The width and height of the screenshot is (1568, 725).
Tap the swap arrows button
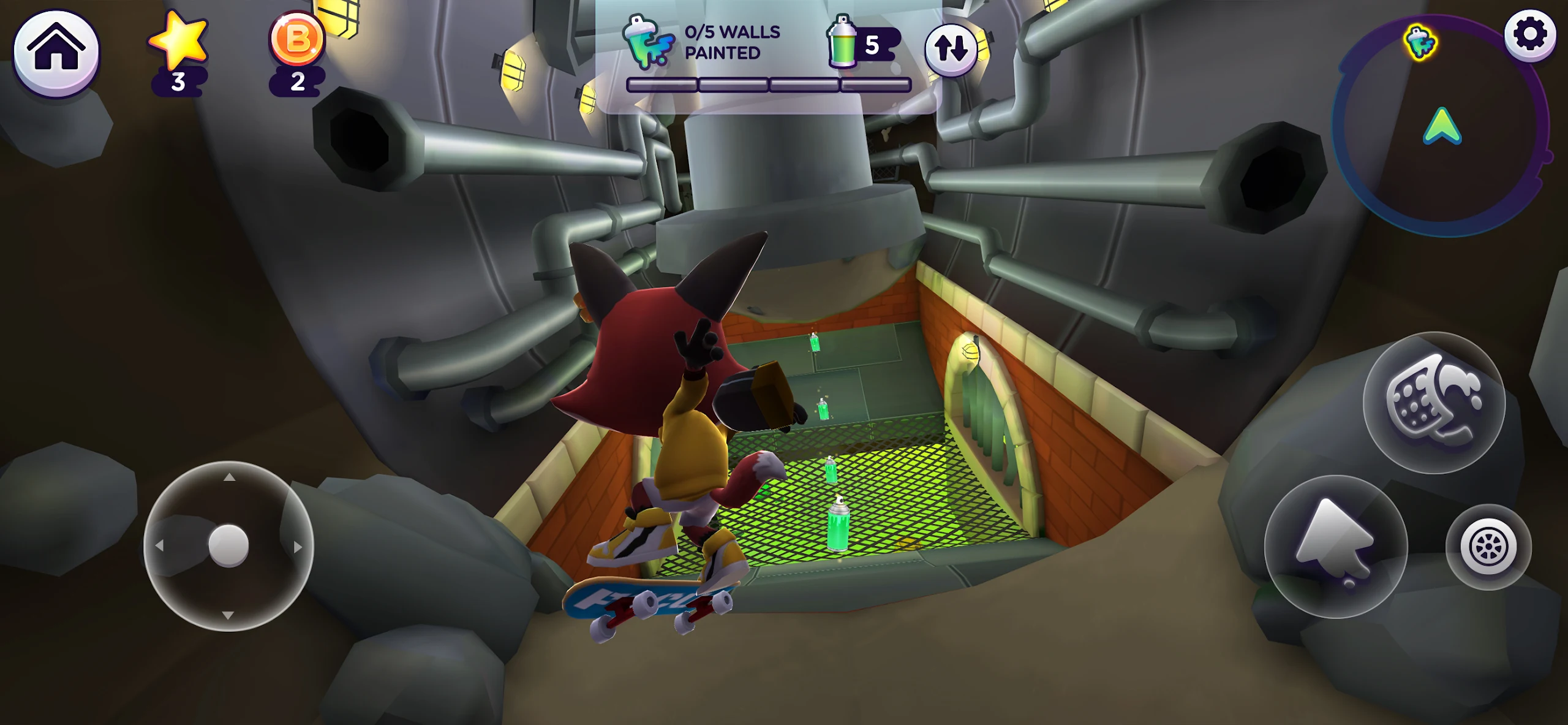click(951, 50)
